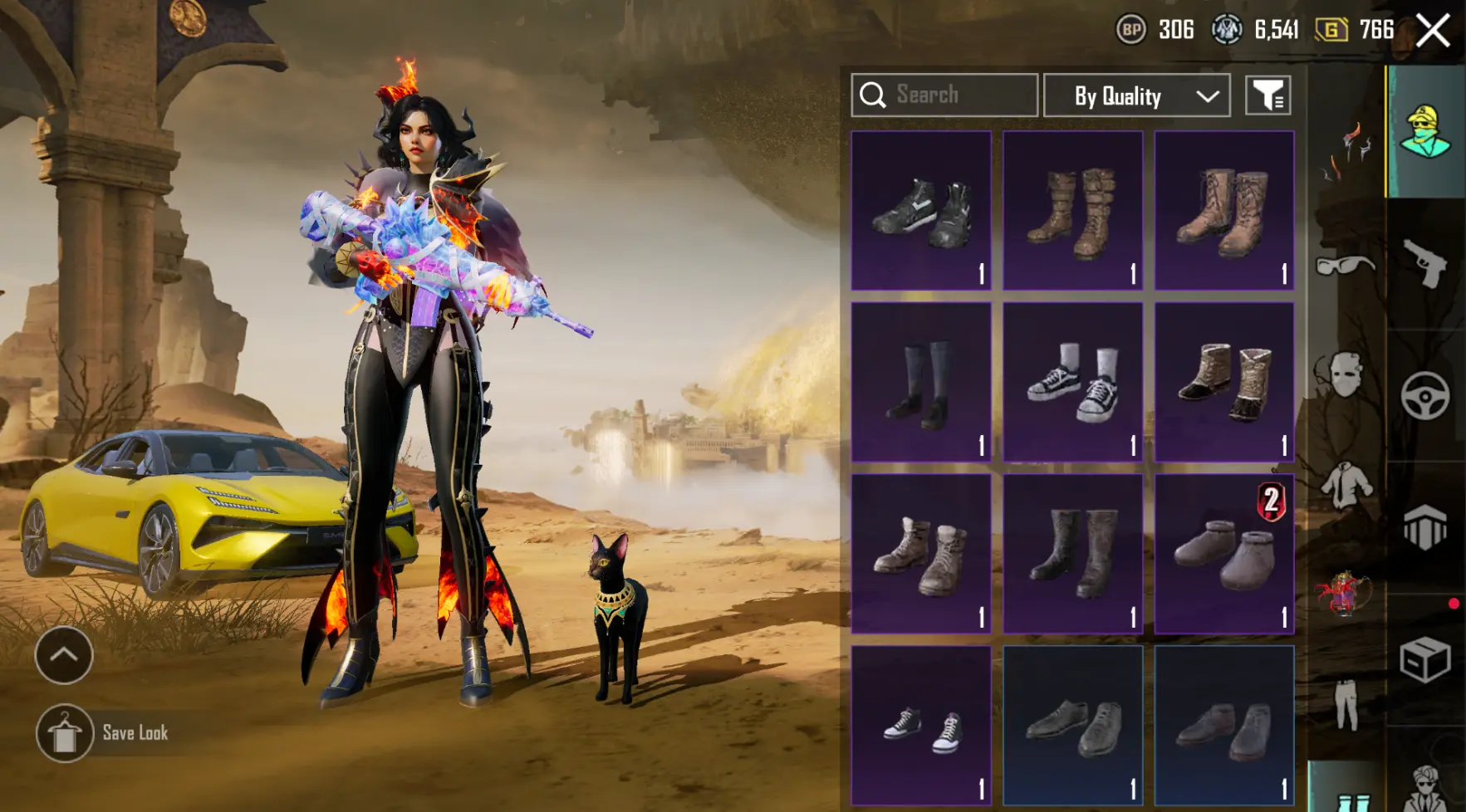This screenshot has height=812, width=1466.
Task: Open the filter funnel options
Action: coord(1267,95)
